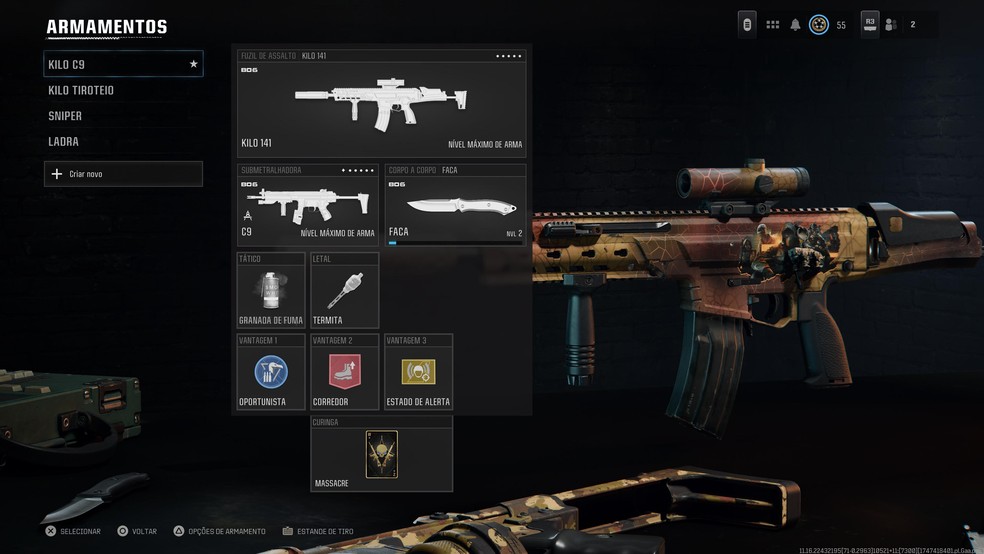984x554 pixels.
Task: Choose the Granada de Fuma tactical slot
Action: 271,290
